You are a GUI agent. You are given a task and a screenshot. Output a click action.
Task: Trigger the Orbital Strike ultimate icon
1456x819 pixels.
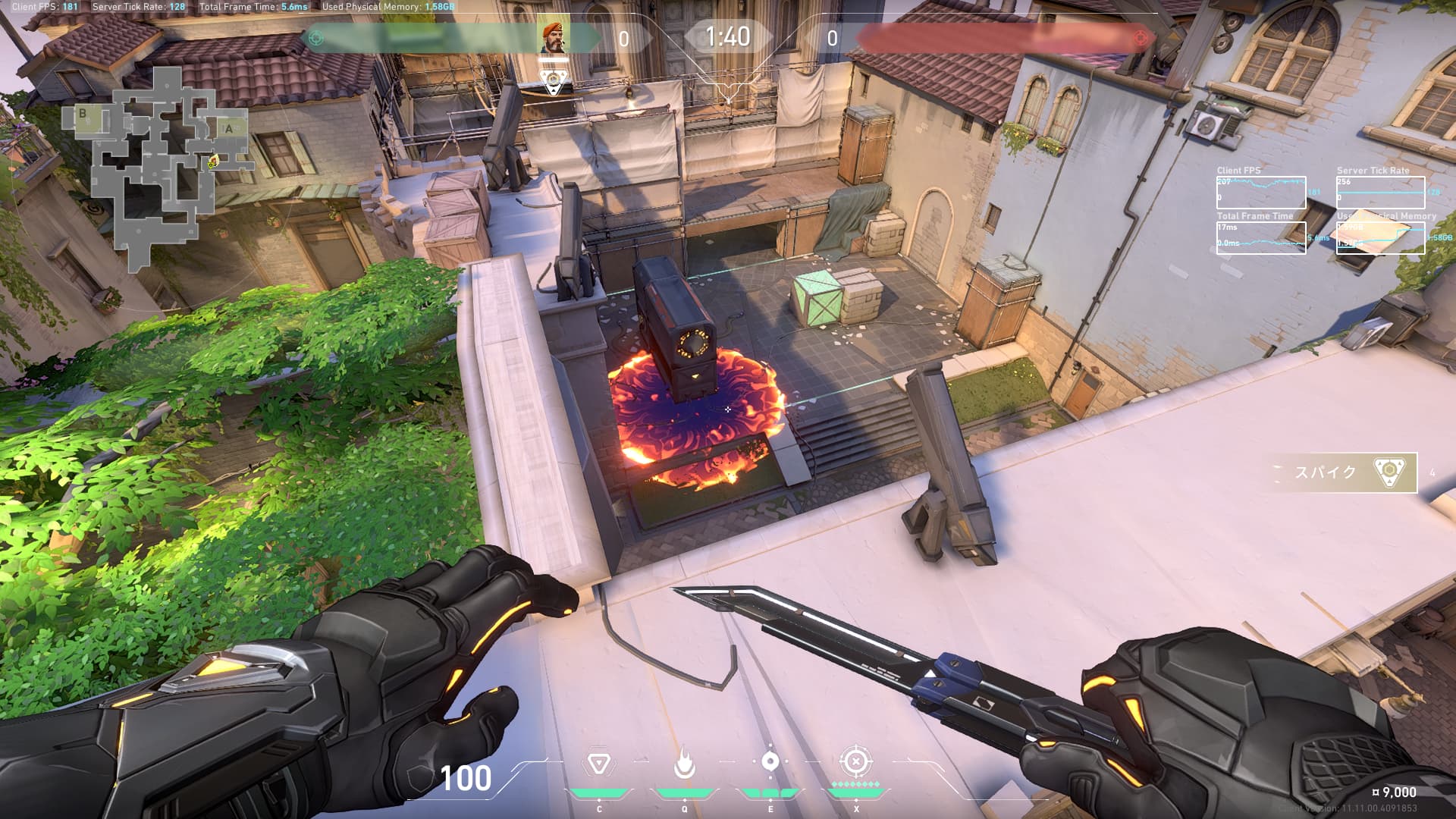(855, 761)
